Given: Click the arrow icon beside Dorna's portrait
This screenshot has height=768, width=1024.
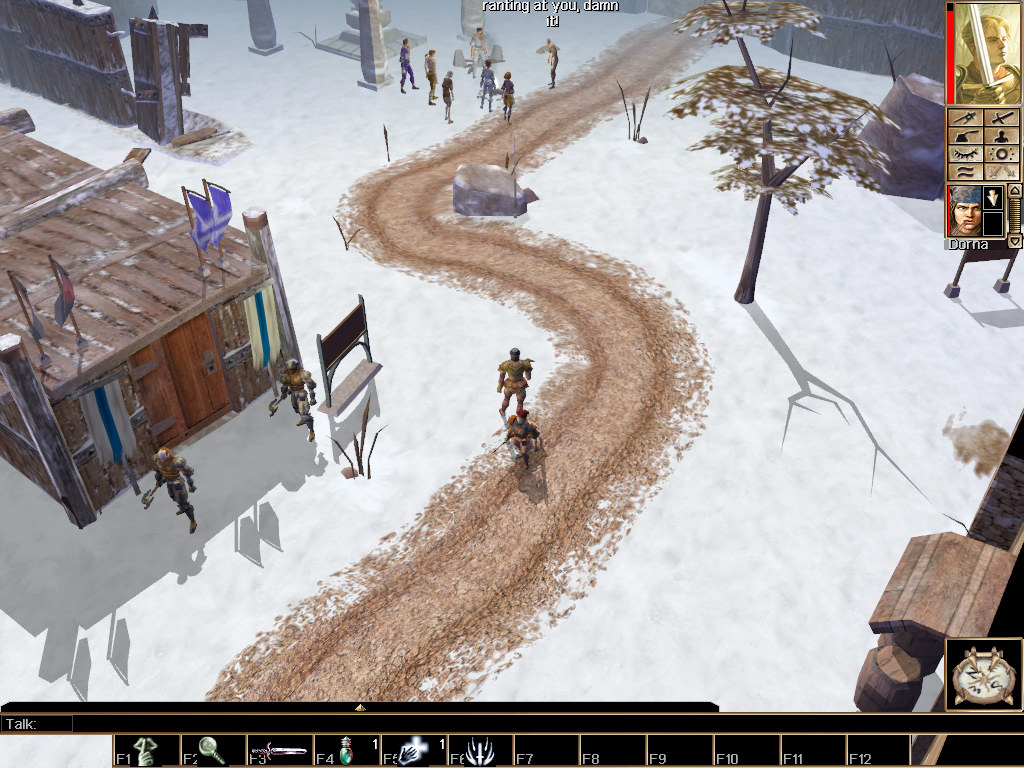Looking at the screenshot, I should point(993,197).
